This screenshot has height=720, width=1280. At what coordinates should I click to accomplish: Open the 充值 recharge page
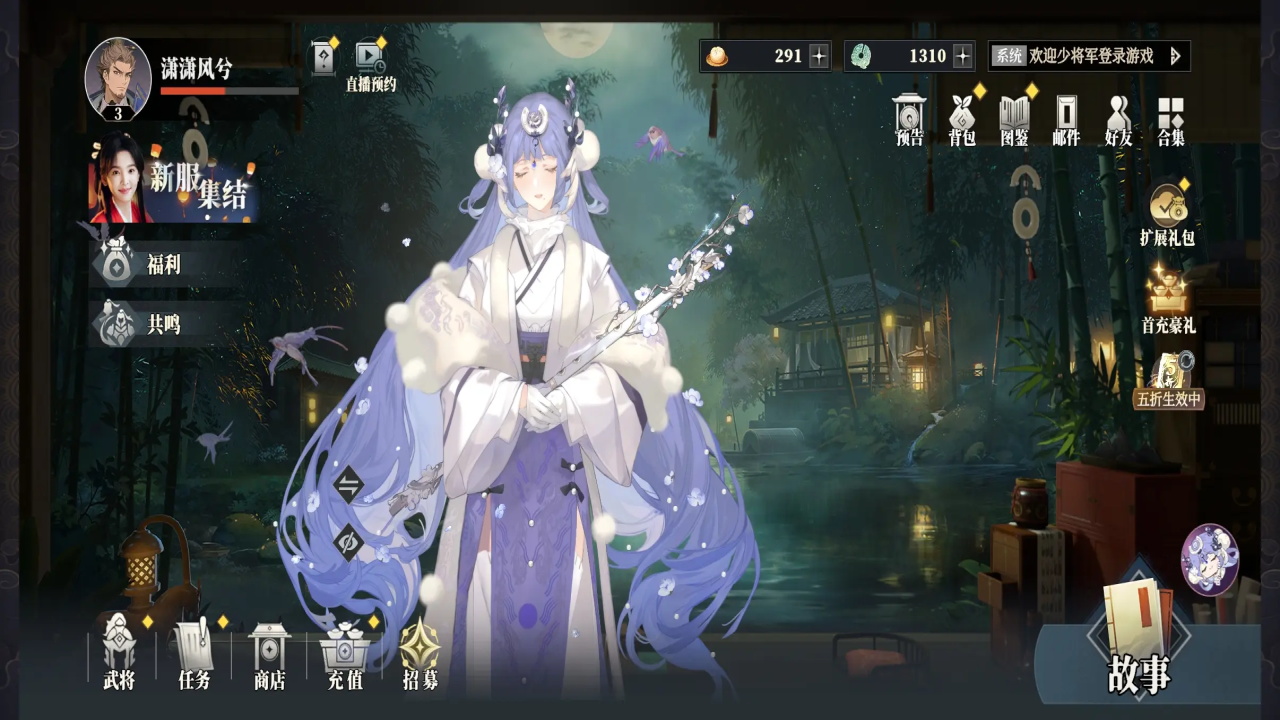(x=345, y=652)
